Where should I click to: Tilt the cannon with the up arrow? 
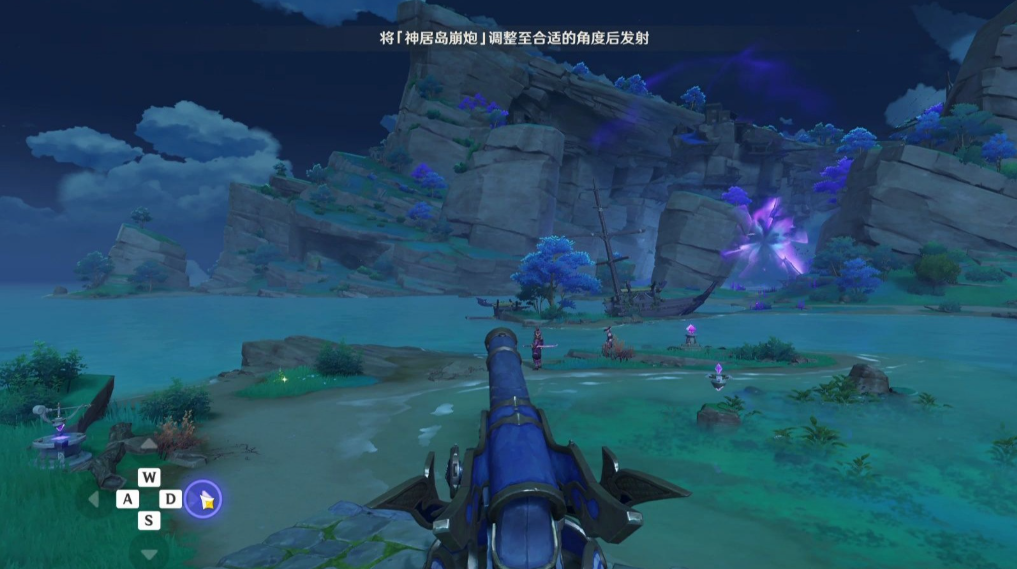click(x=148, y=445)
